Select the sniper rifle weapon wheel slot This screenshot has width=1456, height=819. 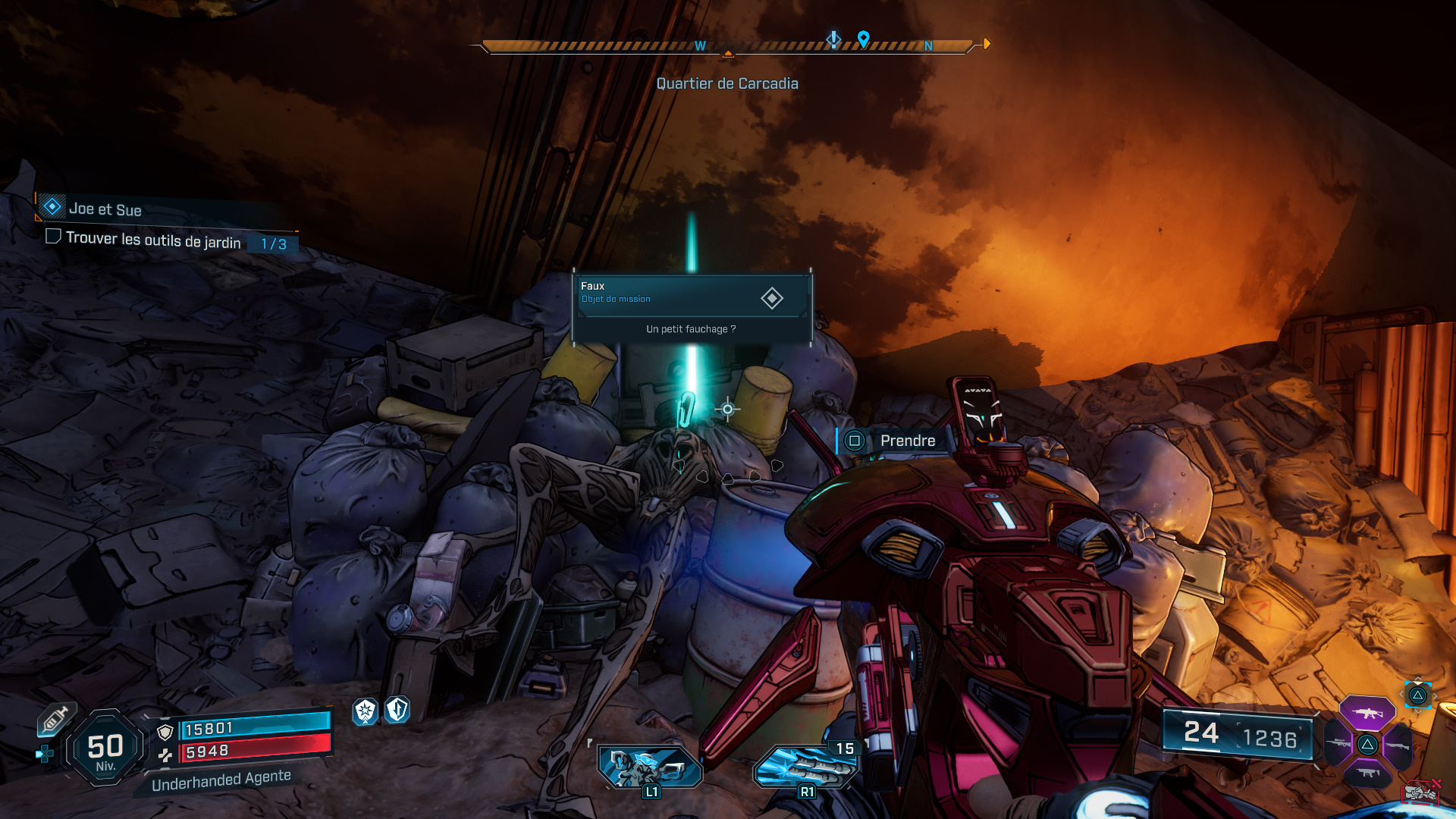click(x=1338, y=743)
